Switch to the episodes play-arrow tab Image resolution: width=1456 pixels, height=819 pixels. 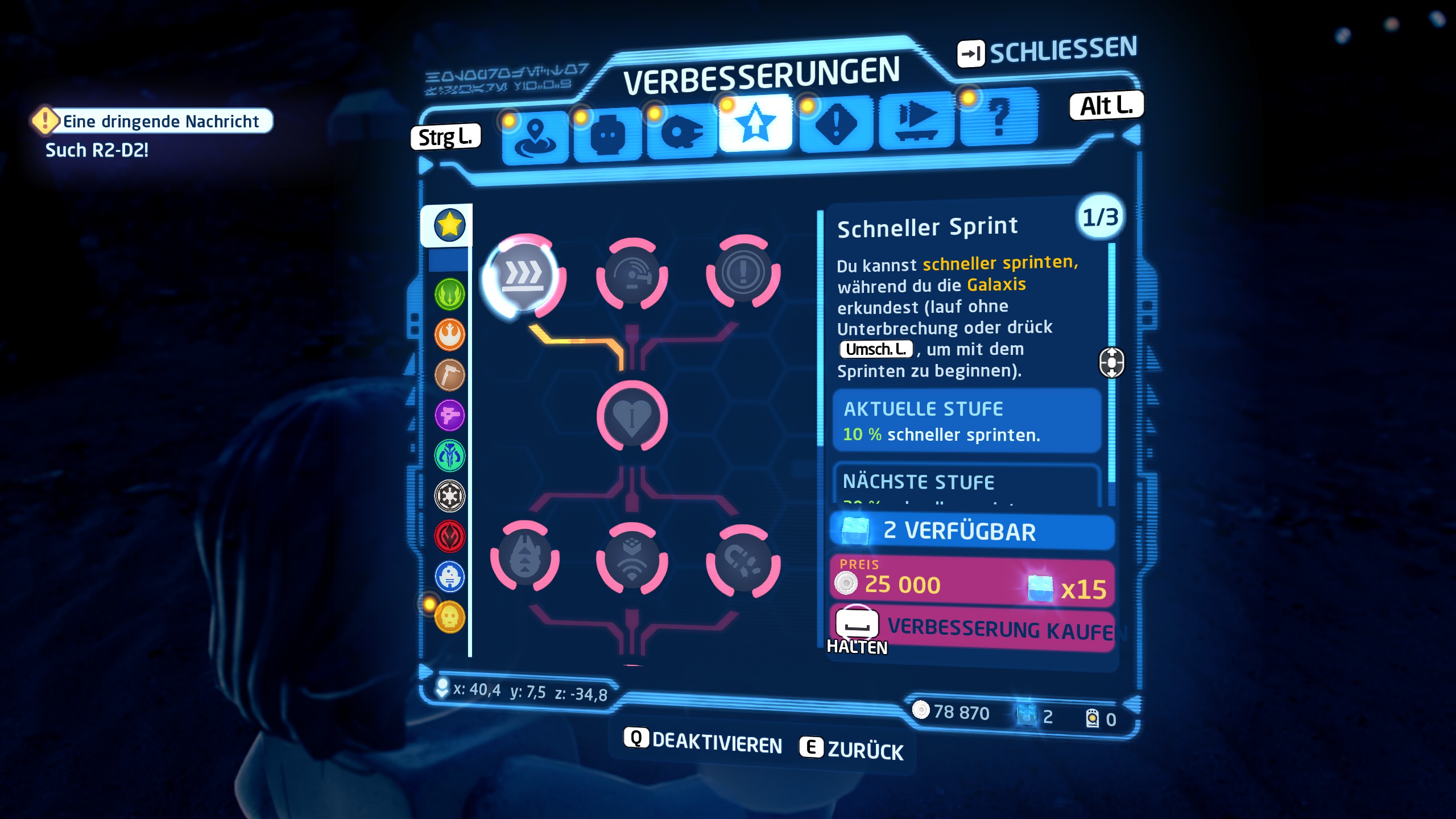[916, 119]
